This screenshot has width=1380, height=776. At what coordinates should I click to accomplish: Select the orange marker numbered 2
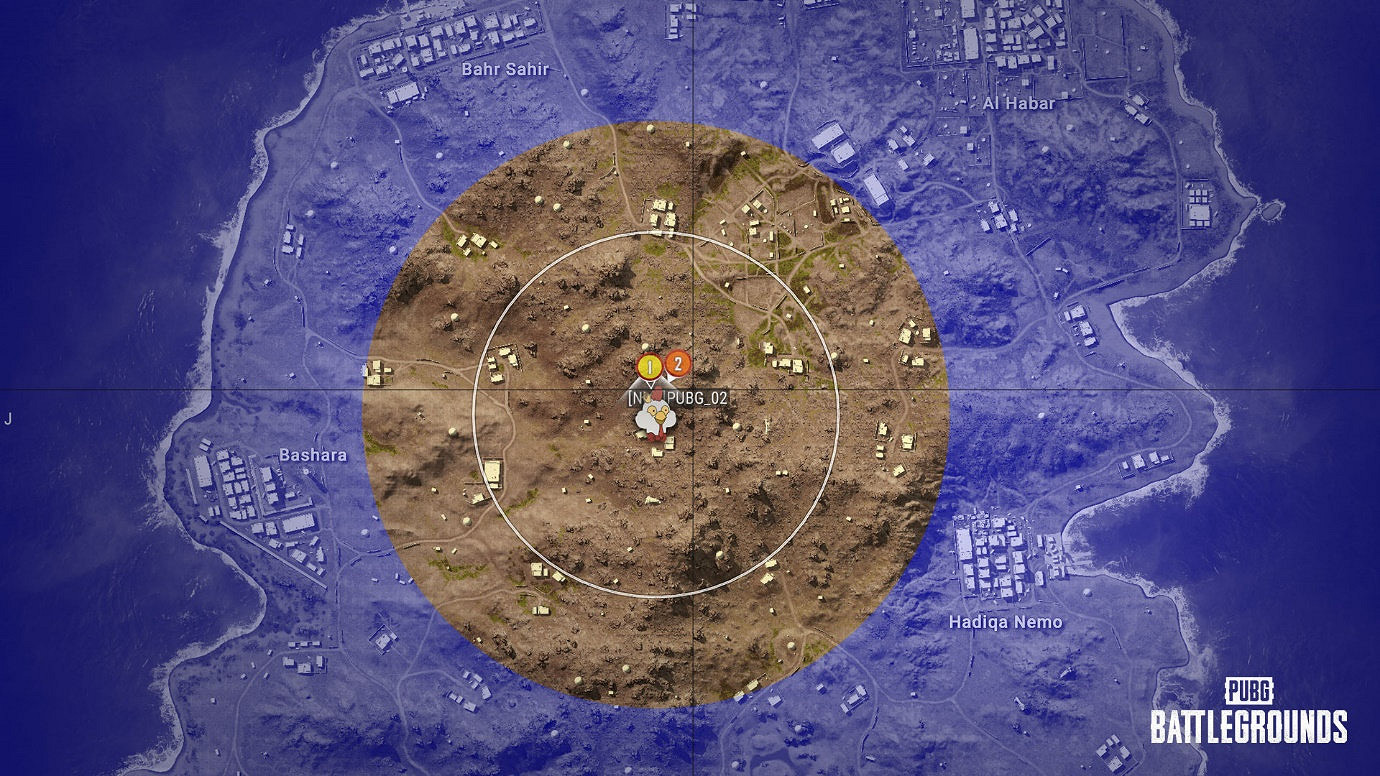point(678,365)
